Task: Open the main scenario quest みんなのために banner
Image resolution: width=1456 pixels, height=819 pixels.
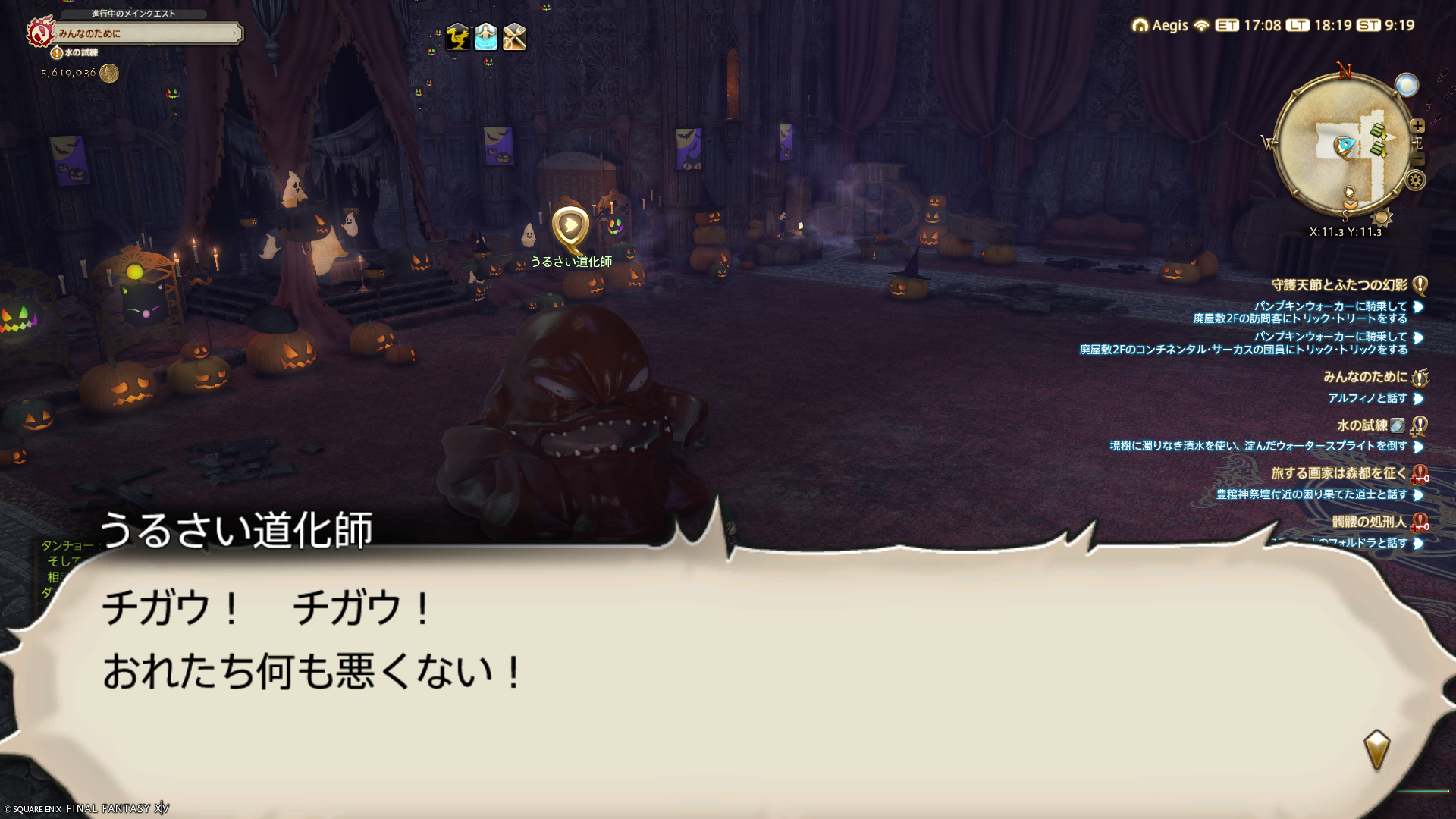Action: click(x=148, y=33)
